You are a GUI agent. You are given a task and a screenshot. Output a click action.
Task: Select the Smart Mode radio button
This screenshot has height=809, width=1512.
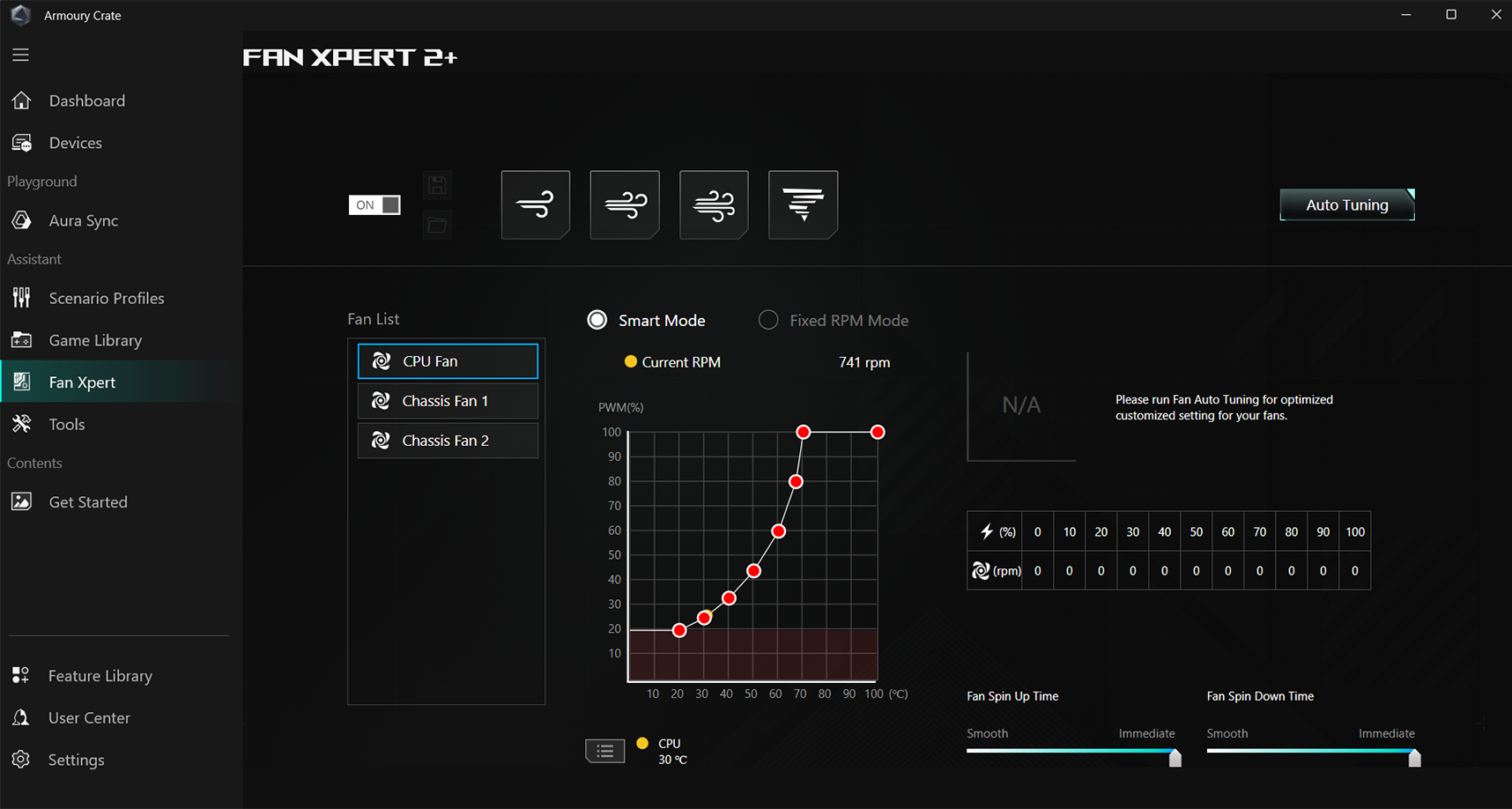(597, 320)
